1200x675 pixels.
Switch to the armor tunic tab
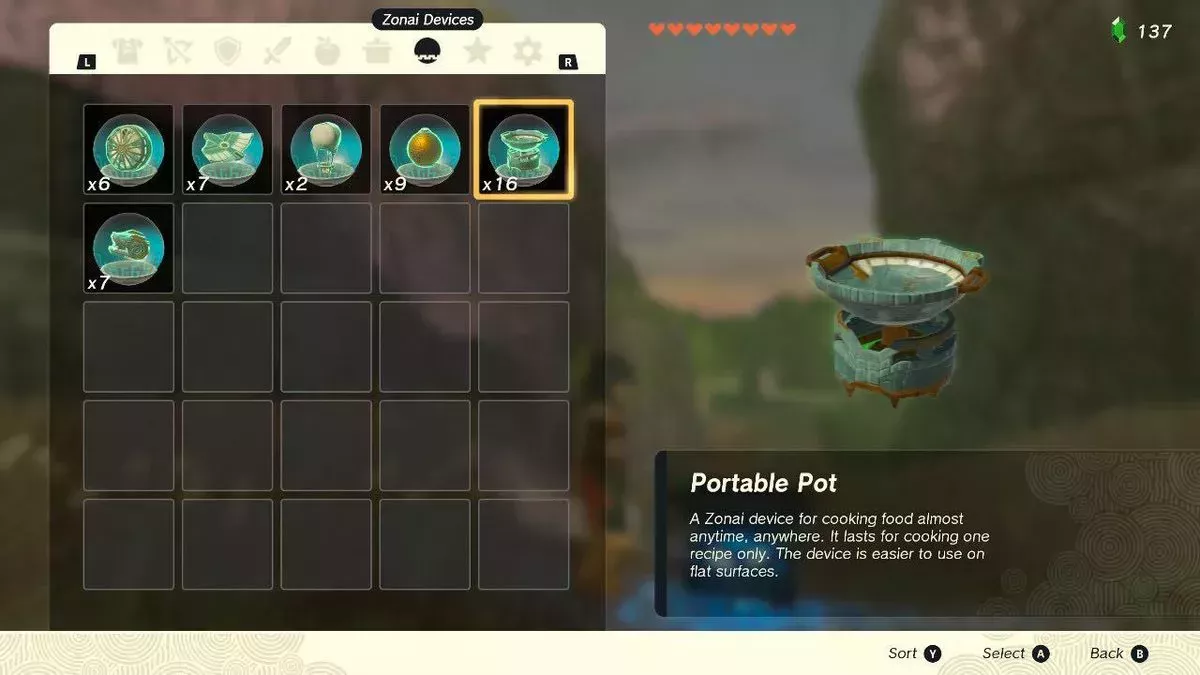(x=127, y=51)
